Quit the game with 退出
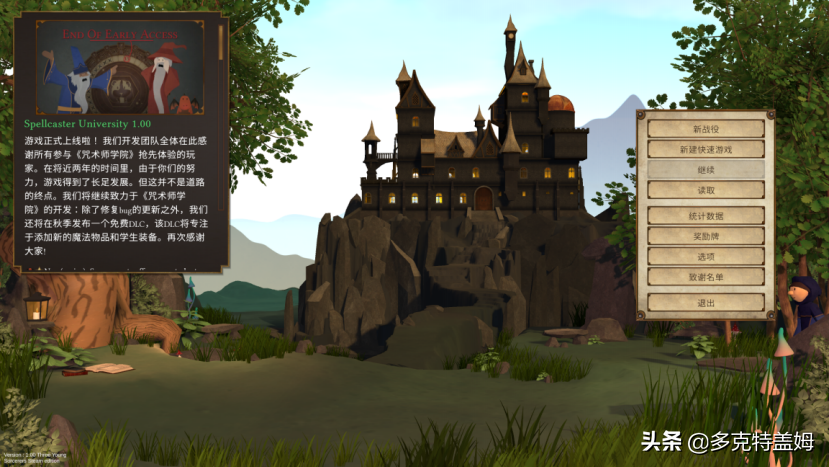Screen dimensions: 829x467 click(x=705, y=301)
